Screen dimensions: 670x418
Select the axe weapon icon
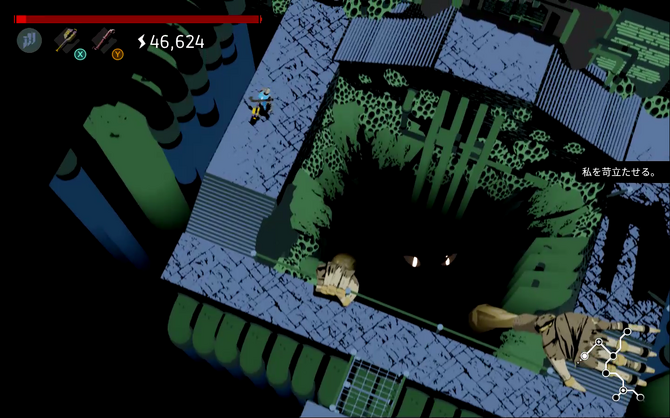(66, 40)
